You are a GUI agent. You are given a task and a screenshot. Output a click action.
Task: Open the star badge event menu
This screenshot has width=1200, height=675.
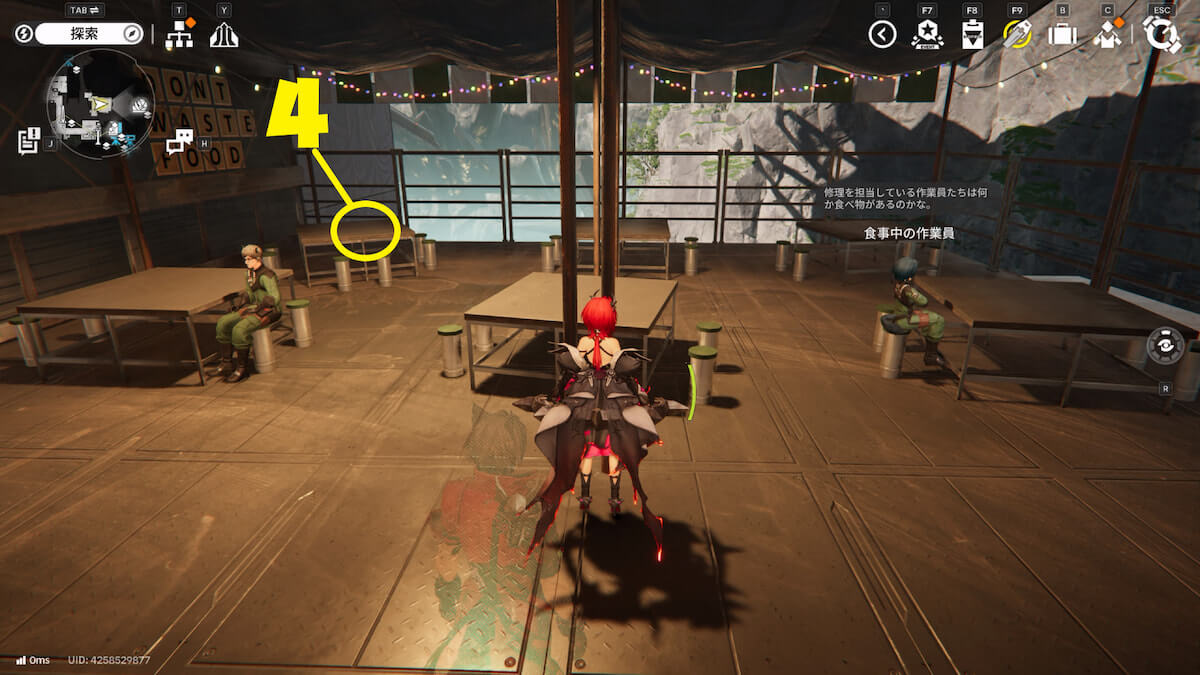pyautogui.click(x=927, y=35)
